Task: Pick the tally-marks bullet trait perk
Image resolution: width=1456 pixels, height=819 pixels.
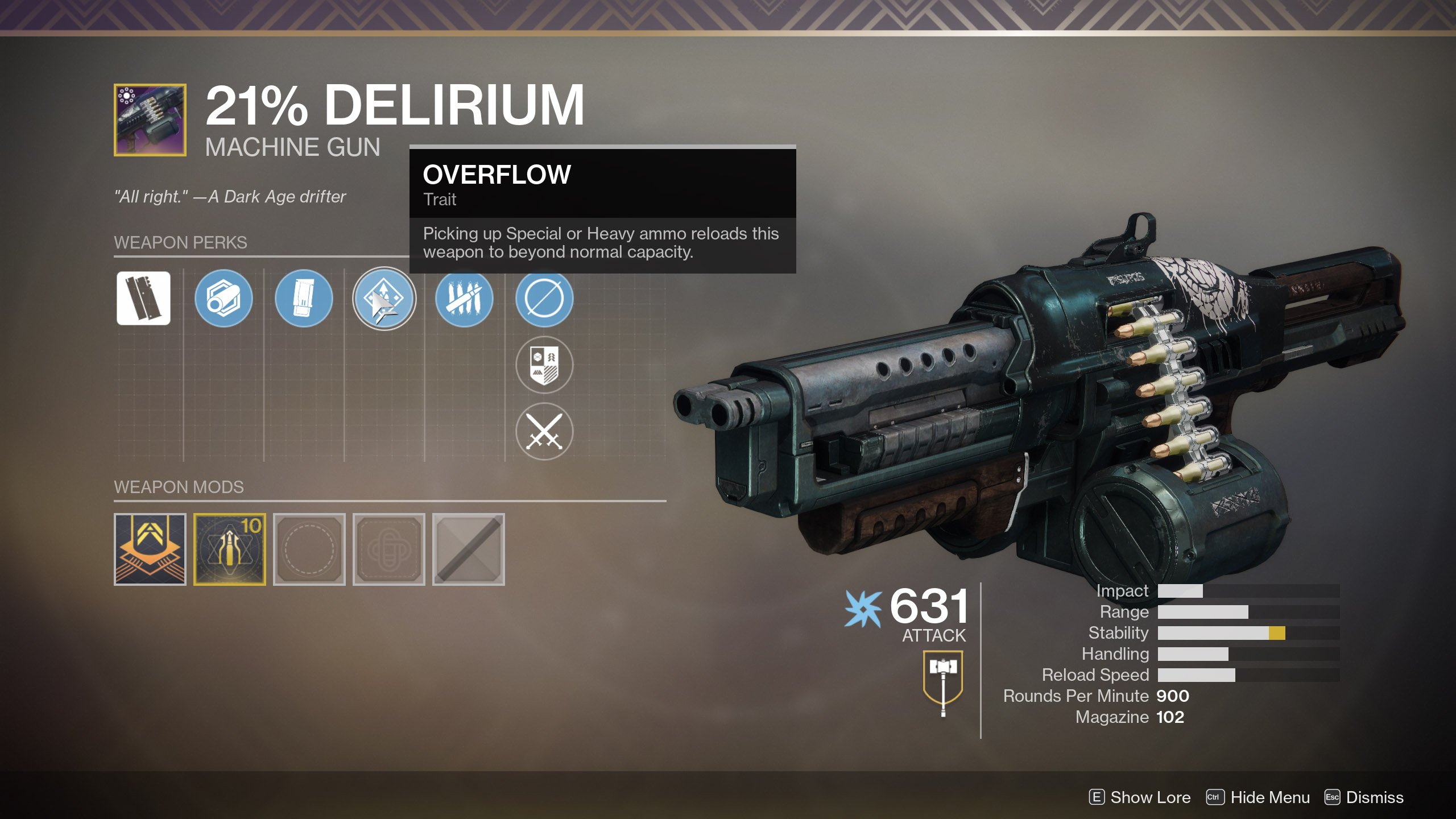Action: pos(464,299)
